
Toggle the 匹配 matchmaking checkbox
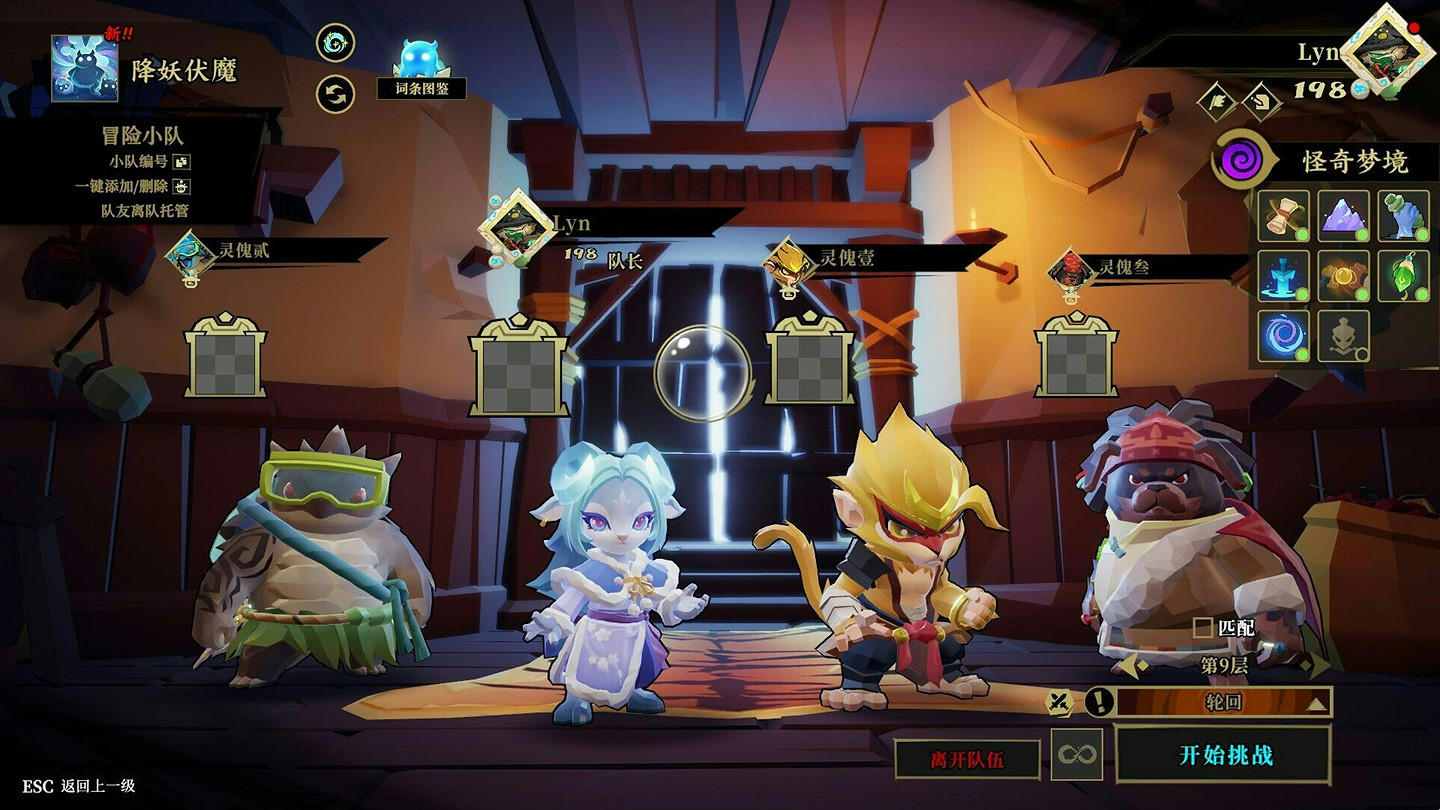1203,628
